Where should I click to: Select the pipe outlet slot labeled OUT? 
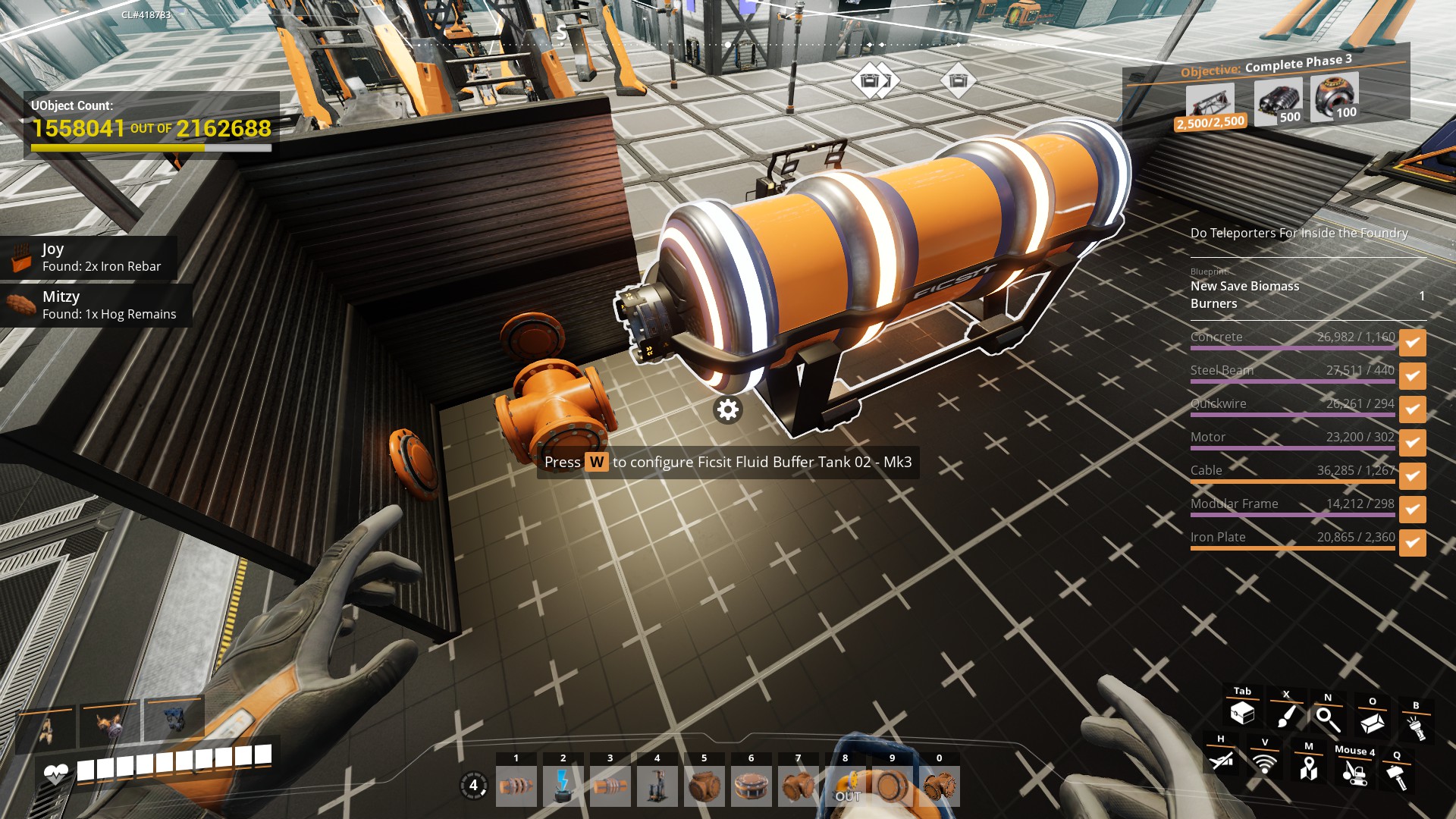(x=846, y=786)
